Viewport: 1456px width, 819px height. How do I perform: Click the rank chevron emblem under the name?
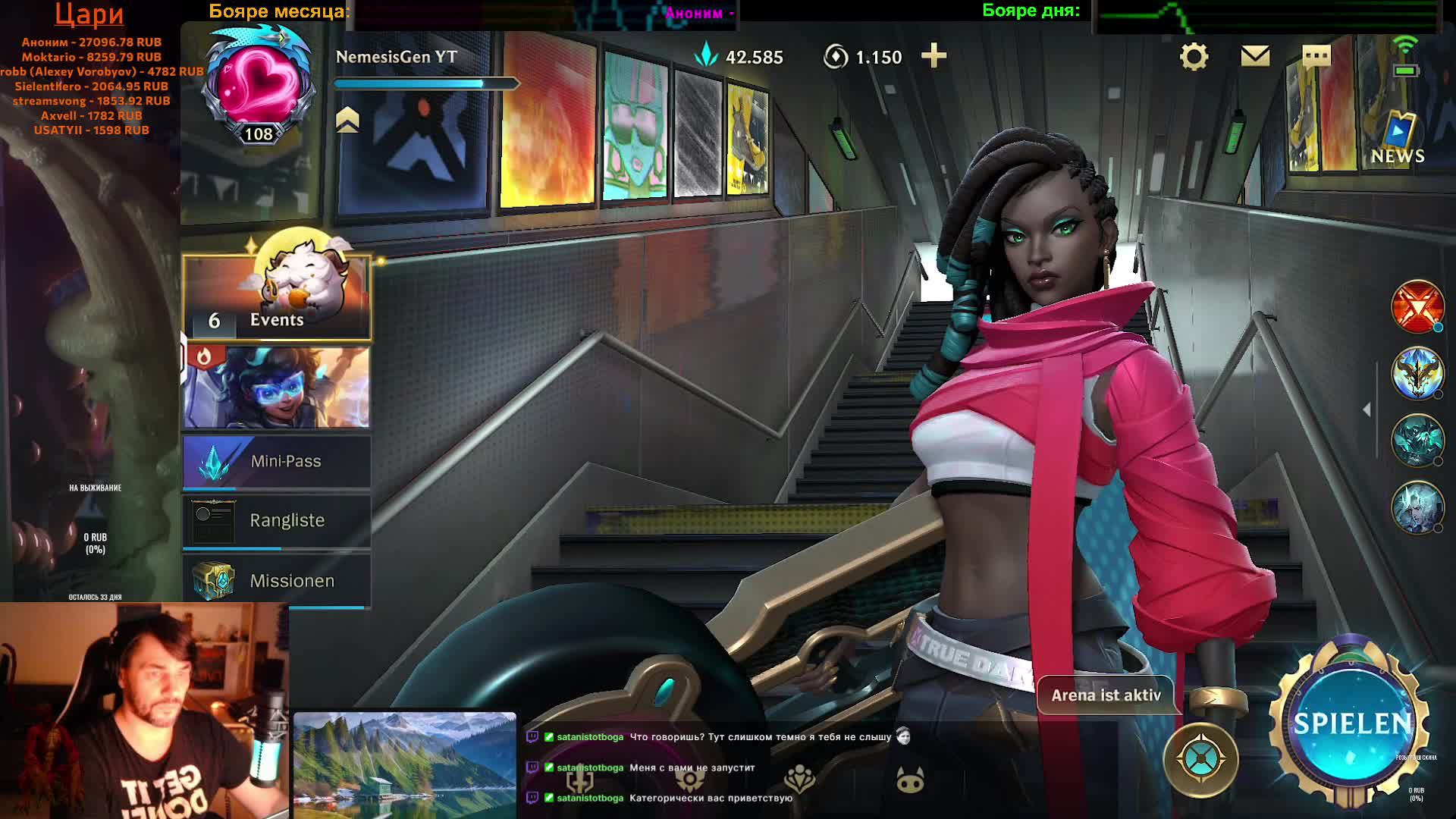[x=347, y=120]
